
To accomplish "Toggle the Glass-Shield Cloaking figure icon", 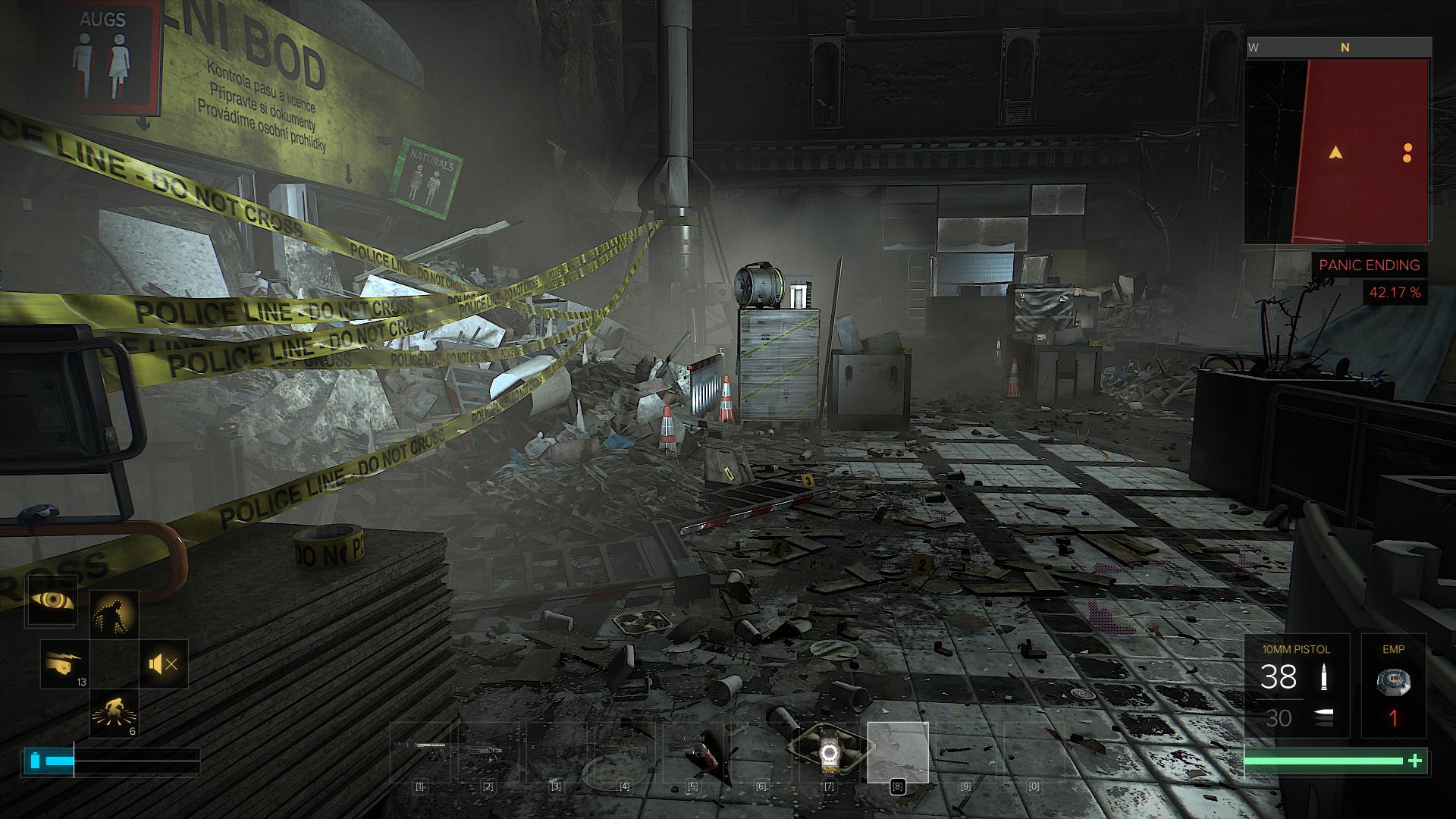I will (115, 614).
